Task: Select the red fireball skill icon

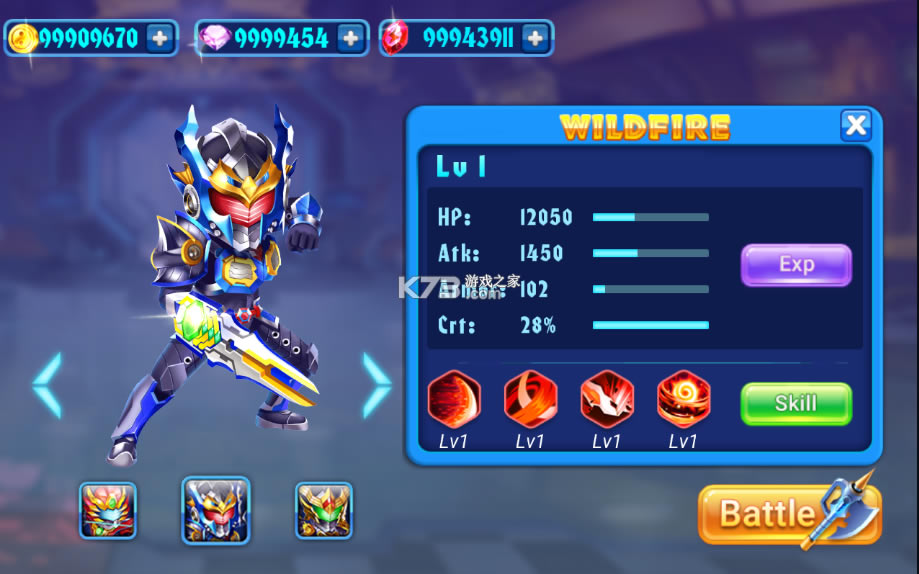Action: click(454, 399)
